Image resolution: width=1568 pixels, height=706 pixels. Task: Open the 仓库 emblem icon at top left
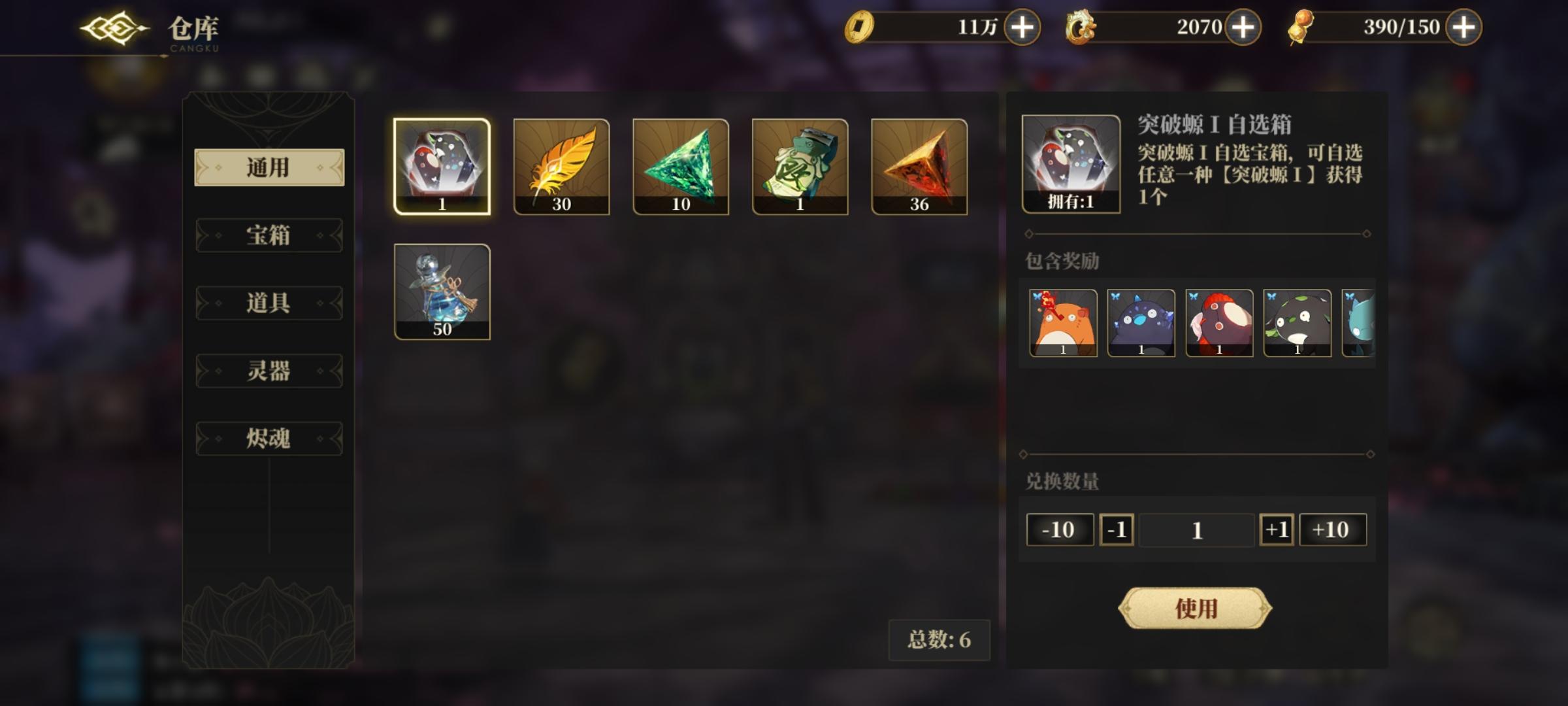pyautogui.click(x=112, y=29)
